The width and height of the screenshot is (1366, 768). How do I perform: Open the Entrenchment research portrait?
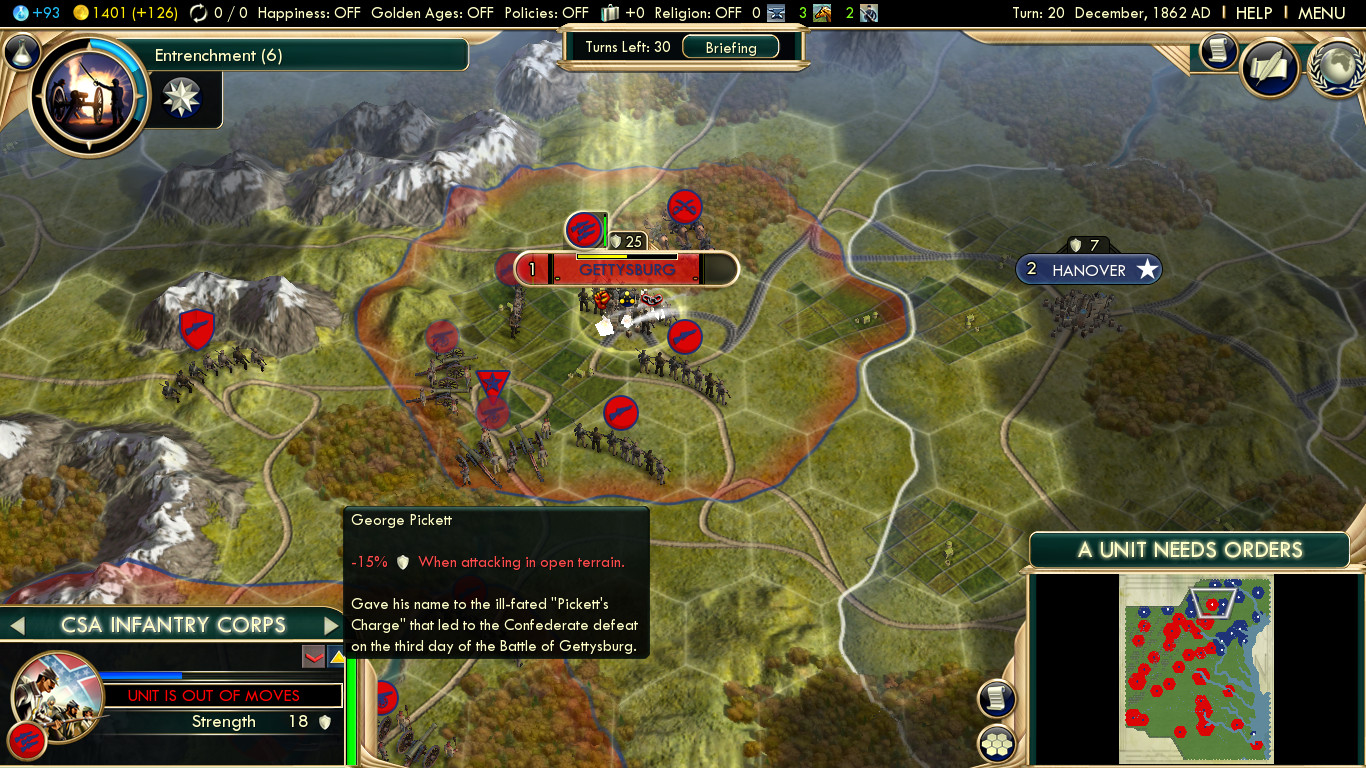[83, 96]
